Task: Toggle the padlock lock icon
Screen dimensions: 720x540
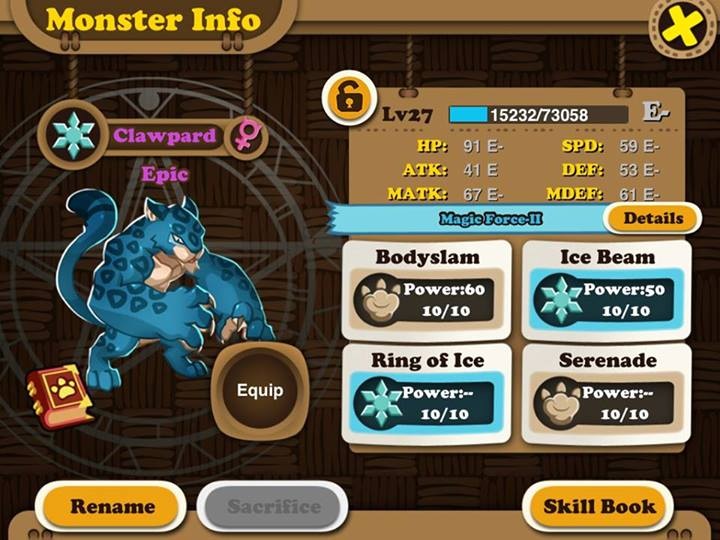Action: (348, 98)
